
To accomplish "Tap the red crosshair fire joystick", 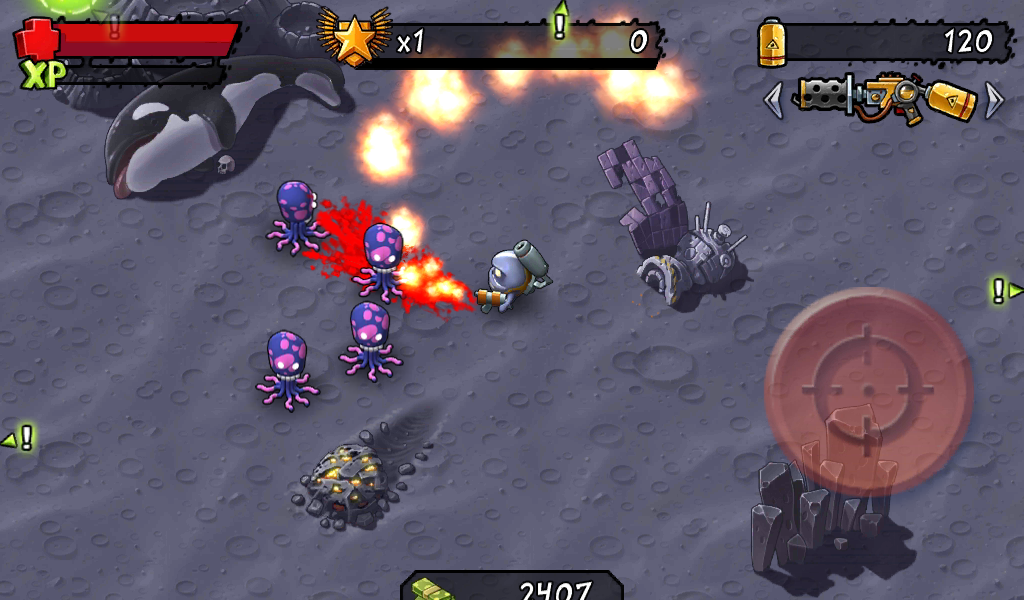I will (867, 391).
